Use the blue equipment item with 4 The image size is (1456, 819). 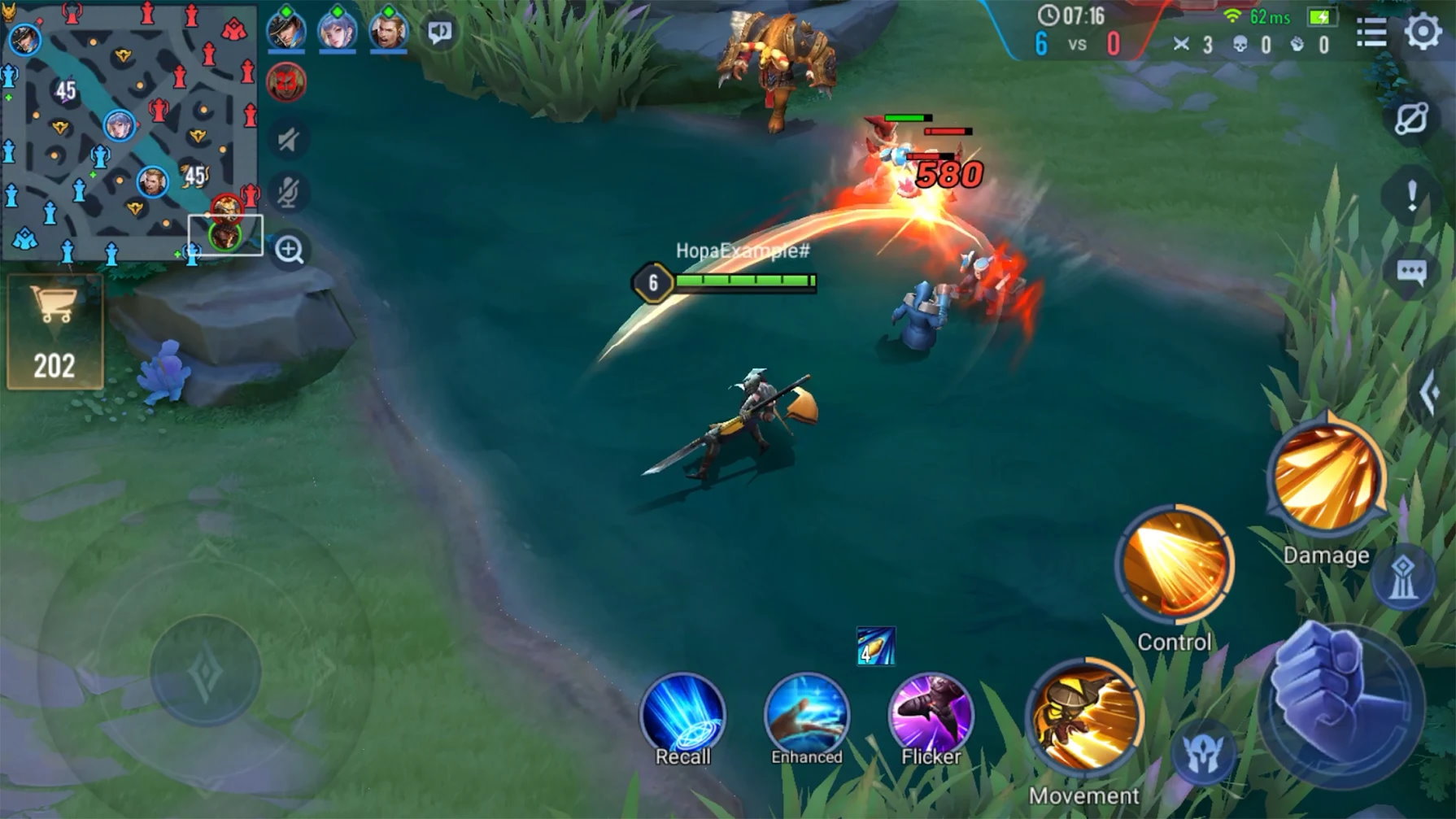pyautogui.click(x=875, y=647)
